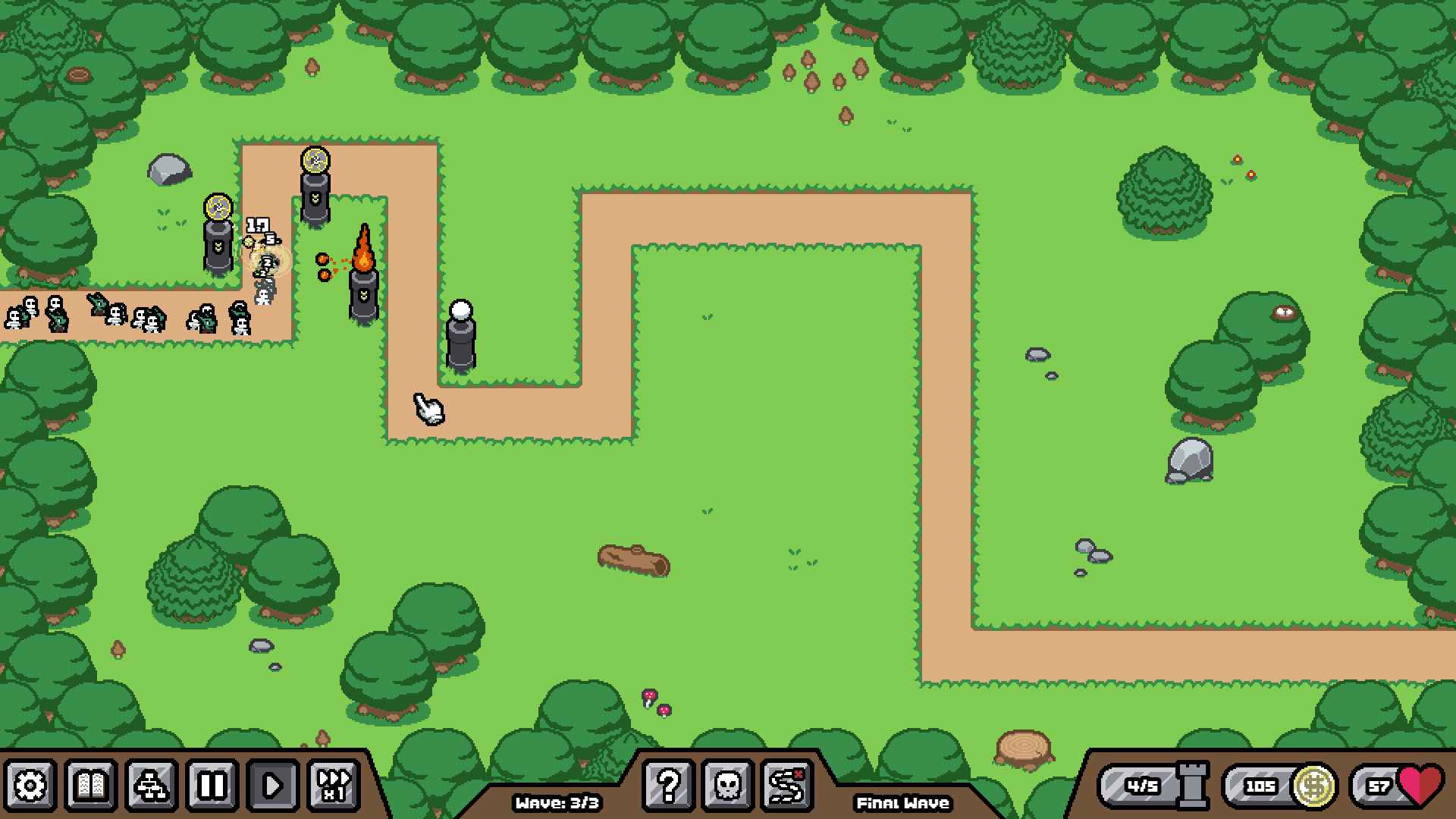Open the tech tree menu

(150, 786)
